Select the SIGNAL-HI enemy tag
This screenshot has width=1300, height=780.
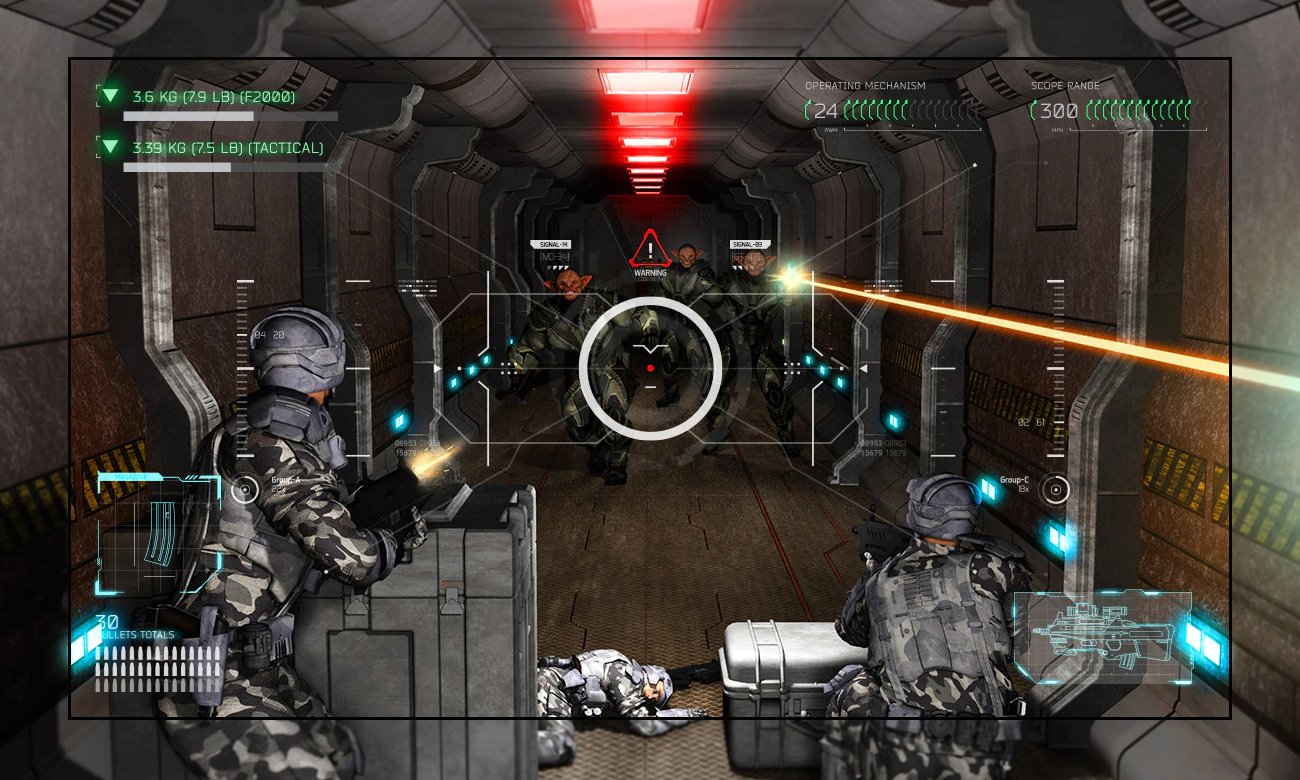point(553,244)
